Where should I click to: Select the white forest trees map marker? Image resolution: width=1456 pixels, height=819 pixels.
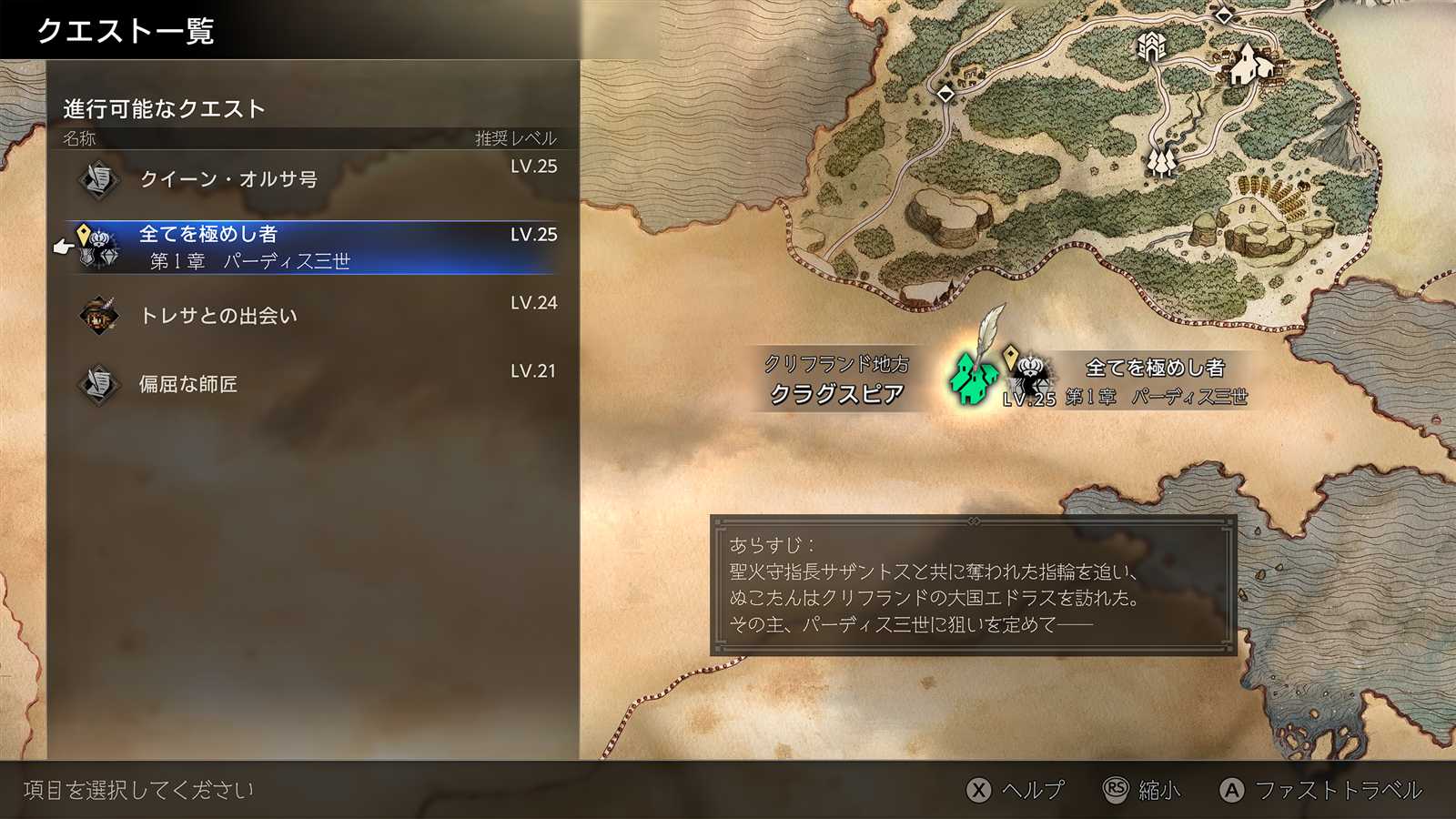coord(1162,161)
